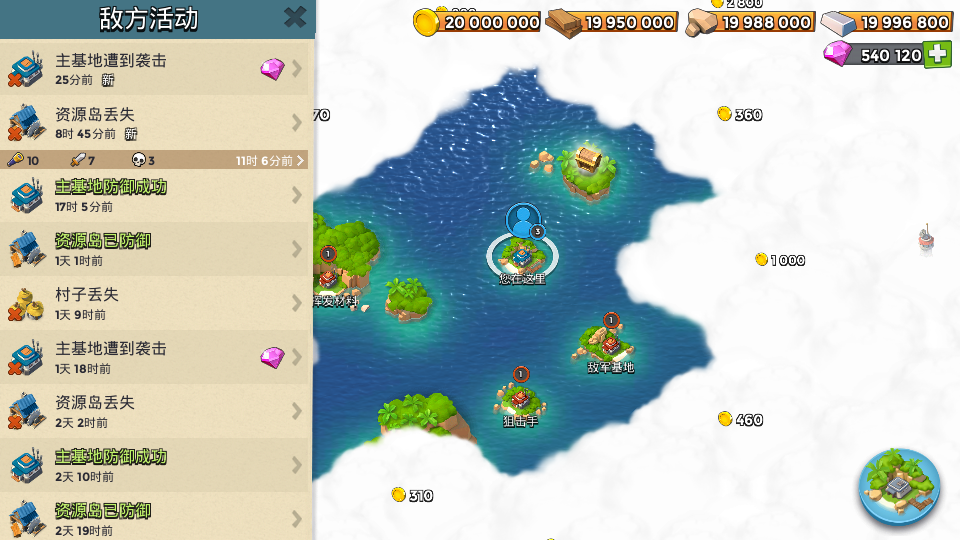Close the 敌方活动 panel
Screen dimensions: 960x540
(295, 17)
